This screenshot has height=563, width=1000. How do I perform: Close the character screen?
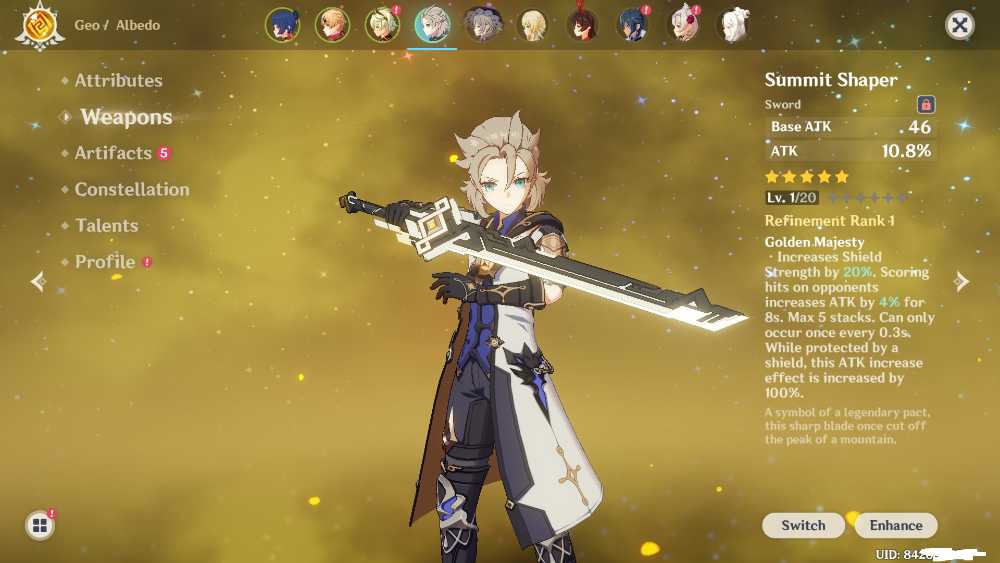click(x=960, y=25)
